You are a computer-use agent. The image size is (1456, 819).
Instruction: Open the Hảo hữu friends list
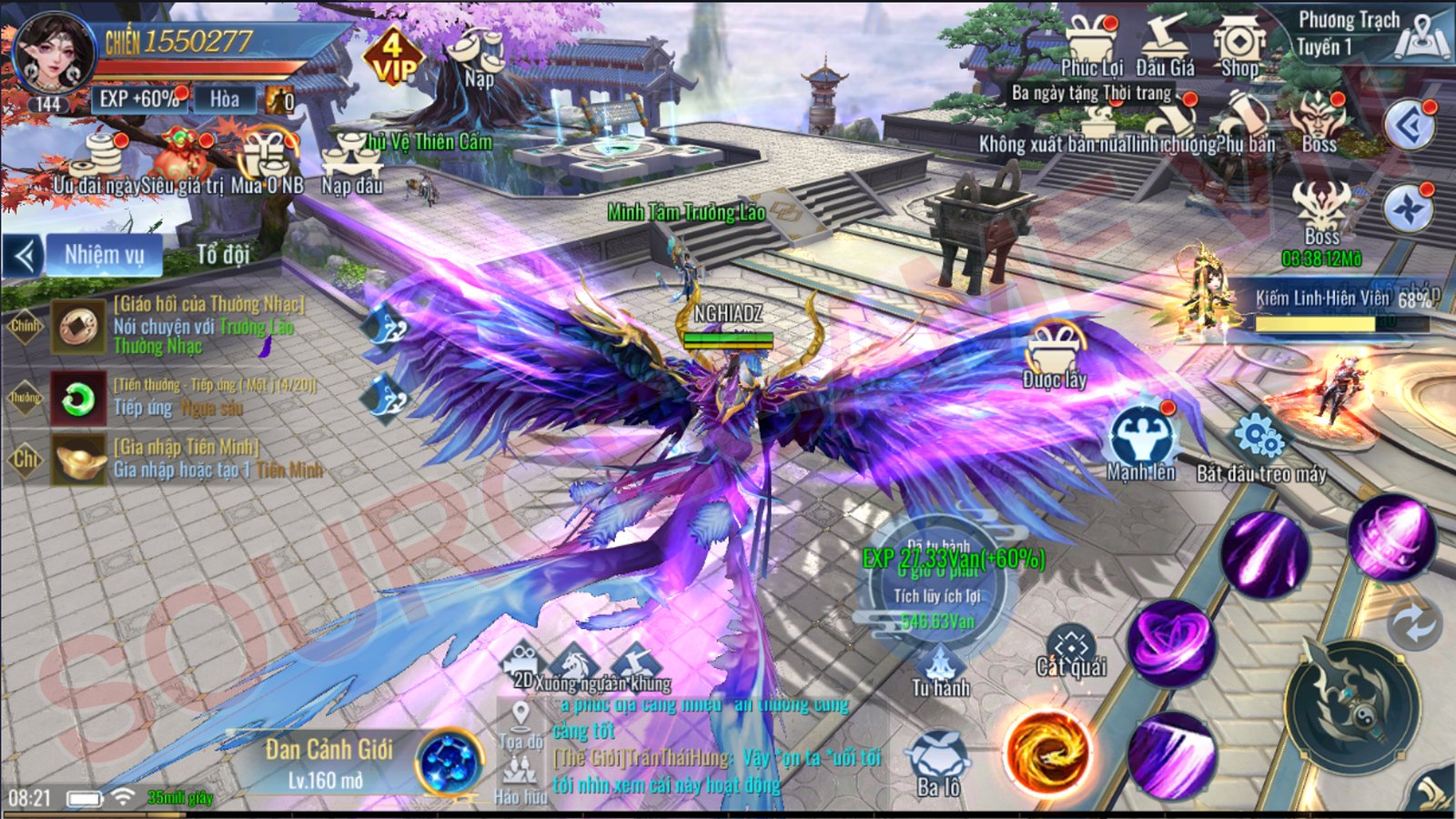click(520, 781)
